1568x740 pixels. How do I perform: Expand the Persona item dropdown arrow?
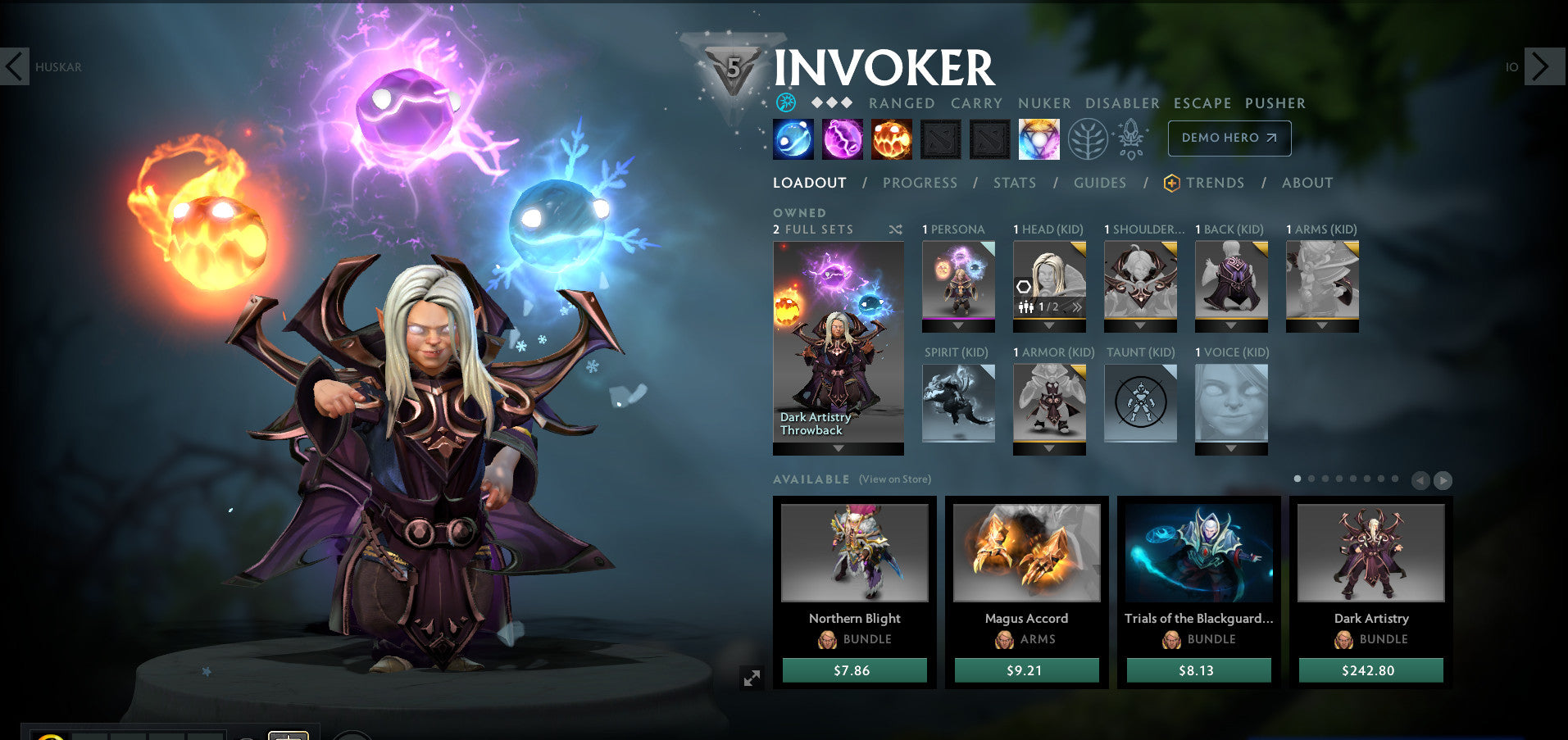tap(958, 326)
